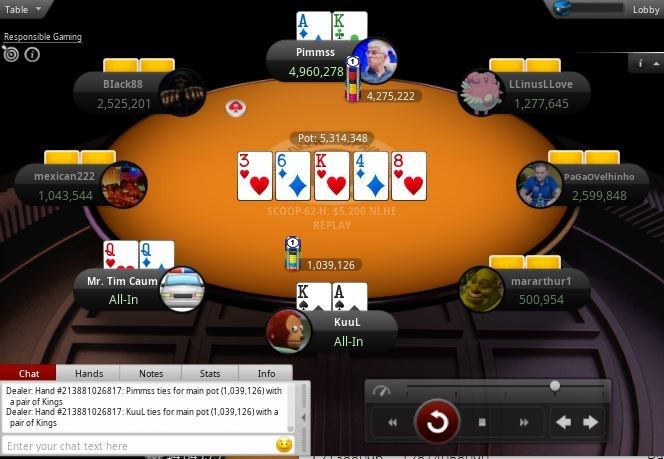Screen dimensions: 664x459
Task: Click the info icon under Responsible Gaming
Action: (32, 54)
